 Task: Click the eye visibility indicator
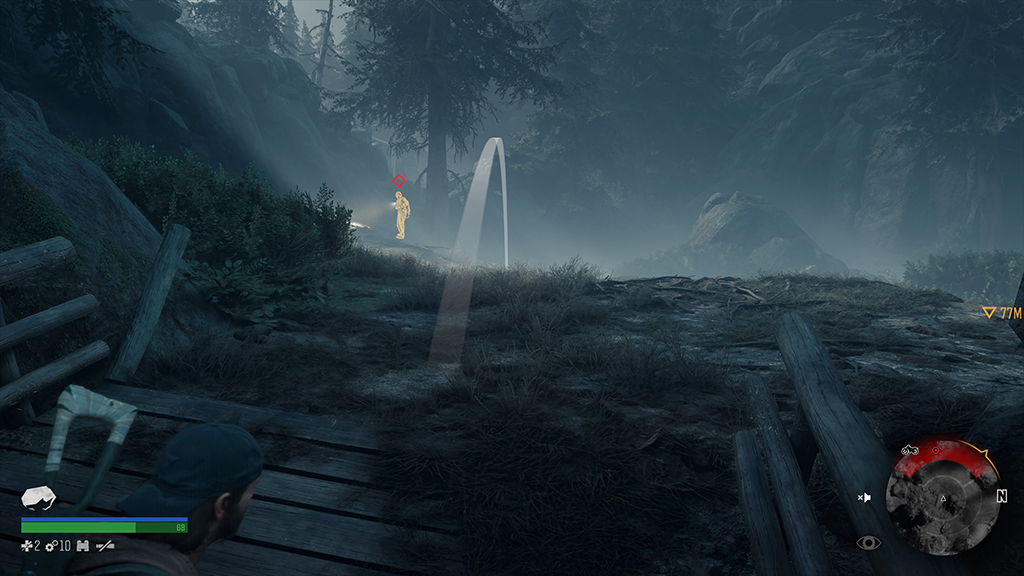pyautogui.click(x=867, y=543)
